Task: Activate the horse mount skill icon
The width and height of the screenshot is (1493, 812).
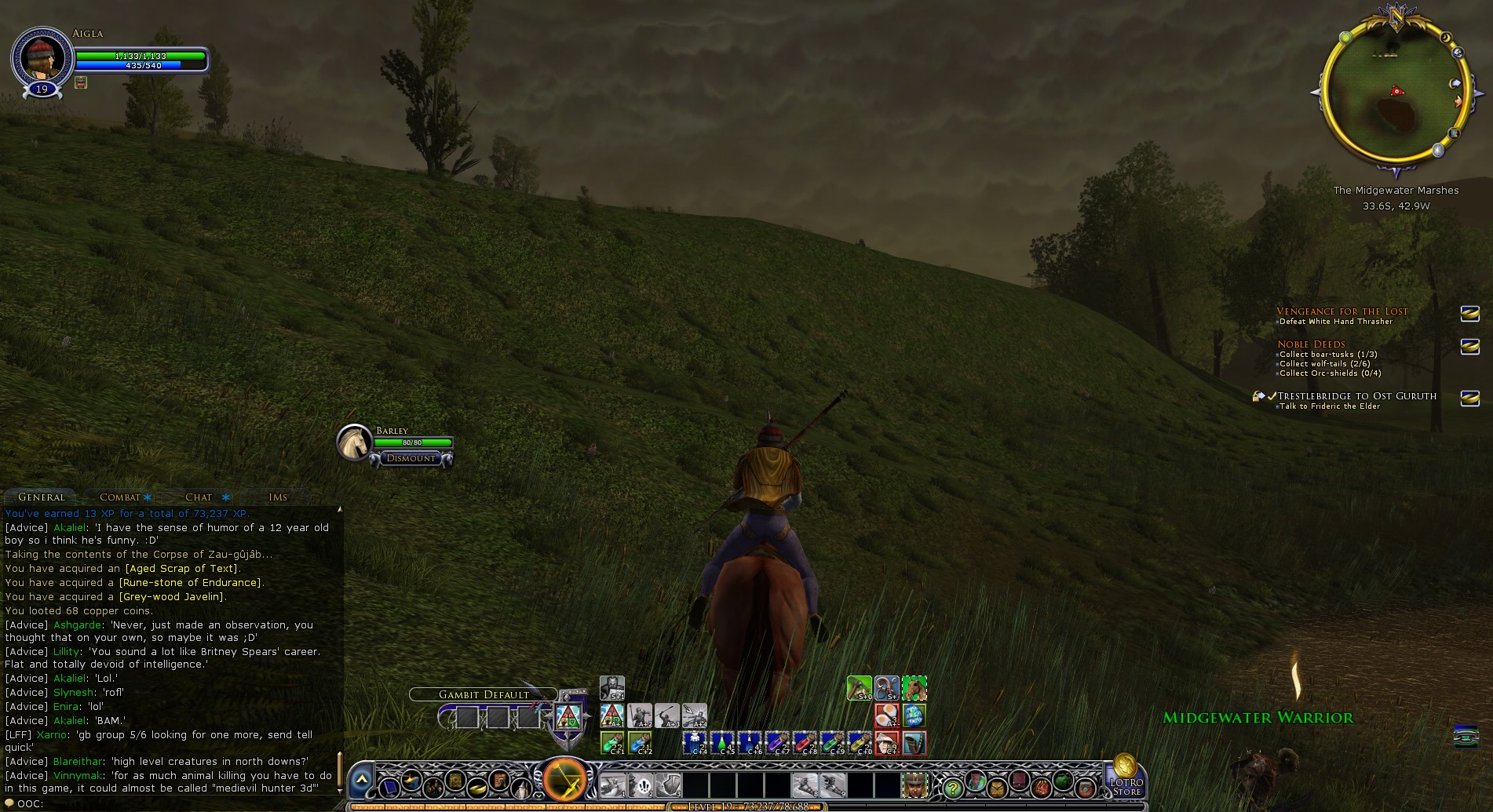Action: click(914, 688)
